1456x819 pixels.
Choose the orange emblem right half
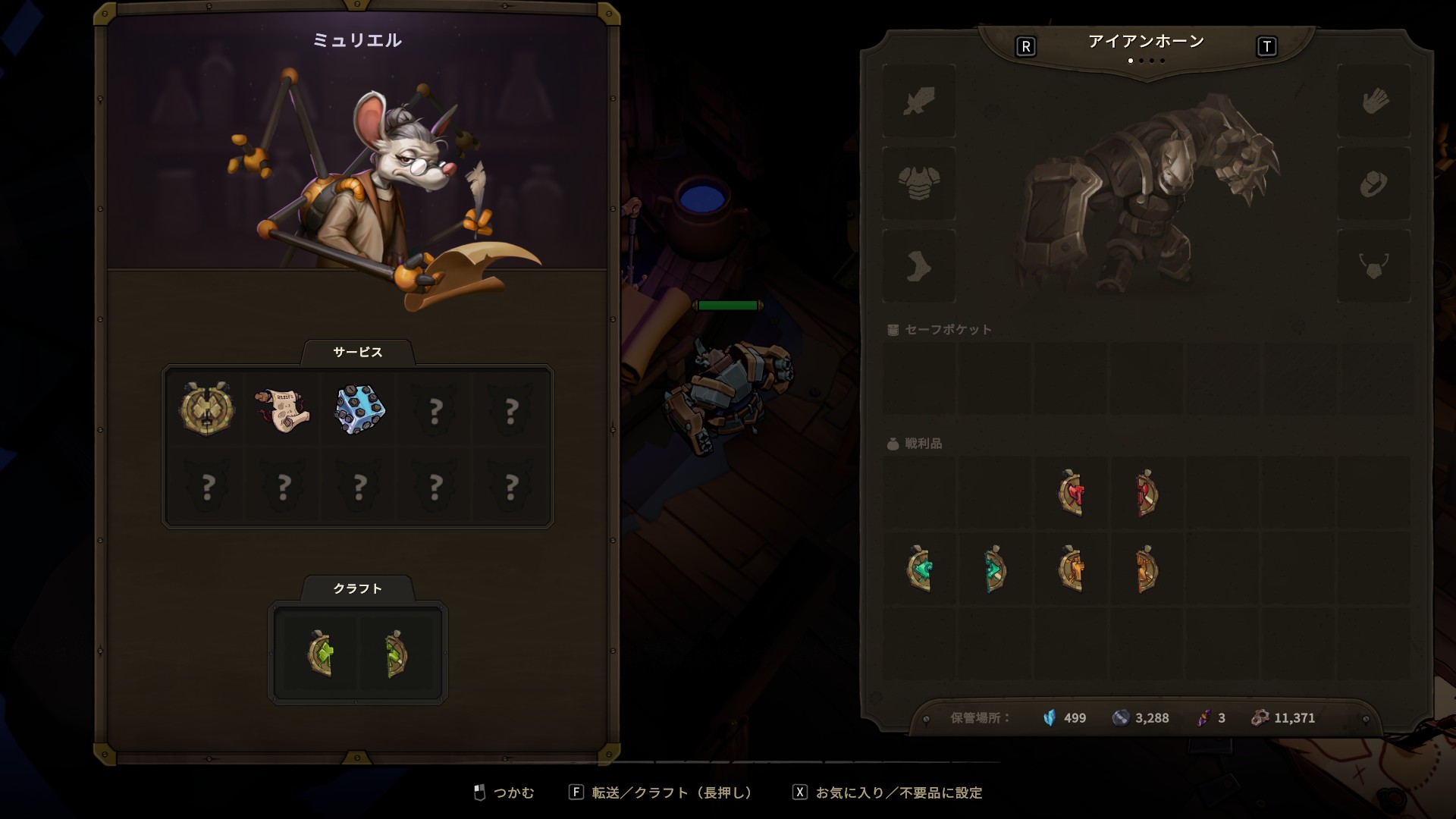(1146, 569)
